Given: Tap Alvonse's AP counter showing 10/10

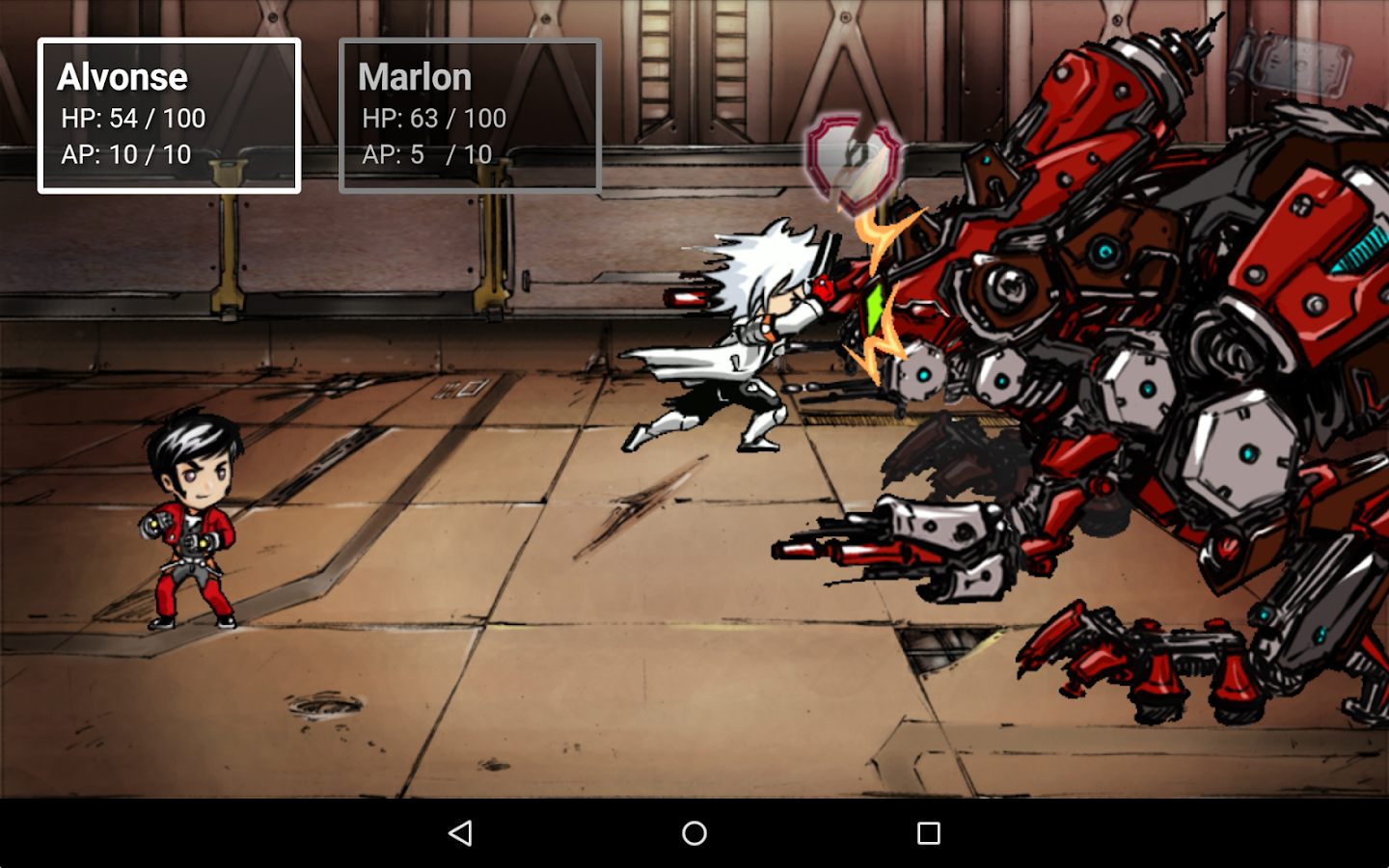Looking at the screenshot, I should 126,154.
